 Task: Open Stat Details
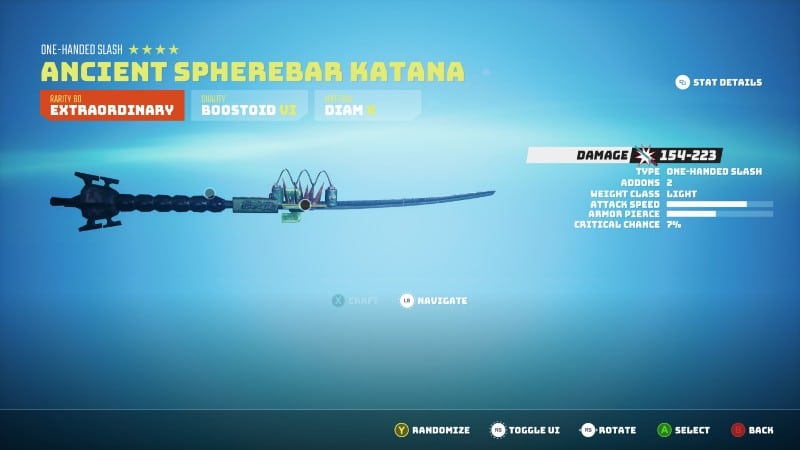pyautogui.click(x=718, y=82)
